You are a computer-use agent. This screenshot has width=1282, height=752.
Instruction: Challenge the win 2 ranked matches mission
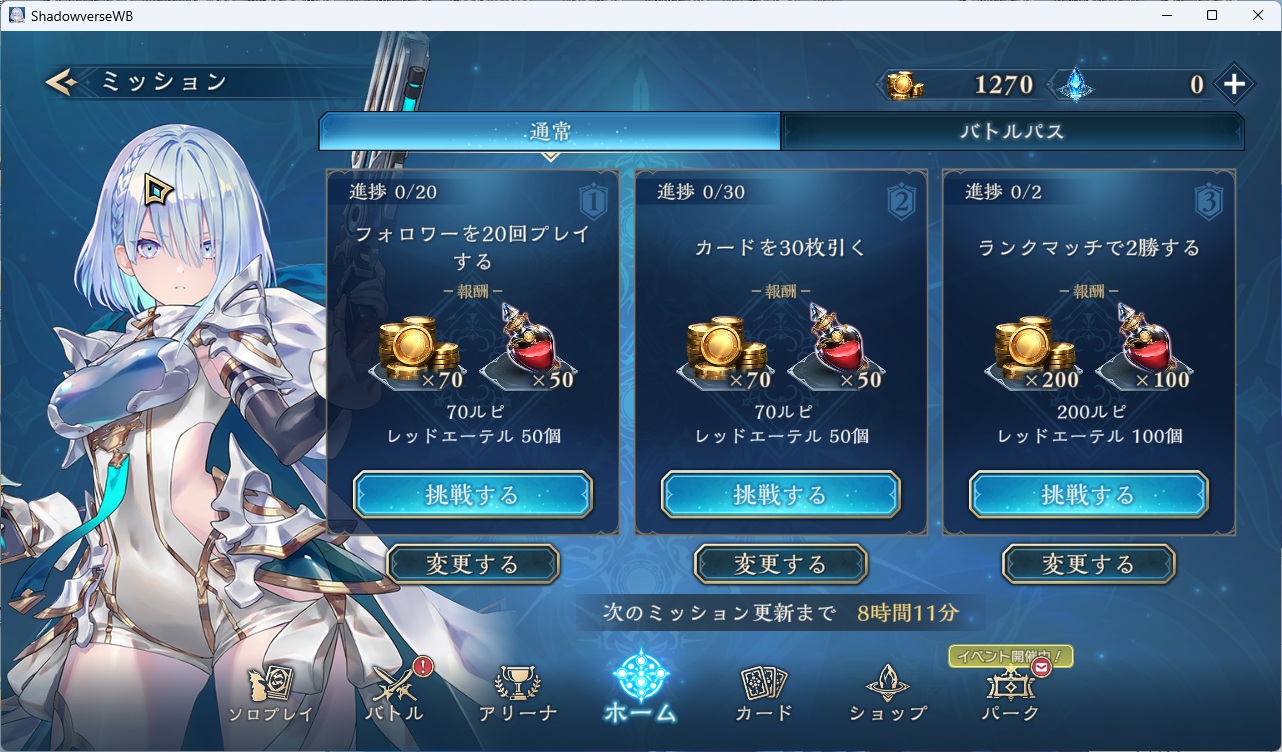pos(1088,495)
